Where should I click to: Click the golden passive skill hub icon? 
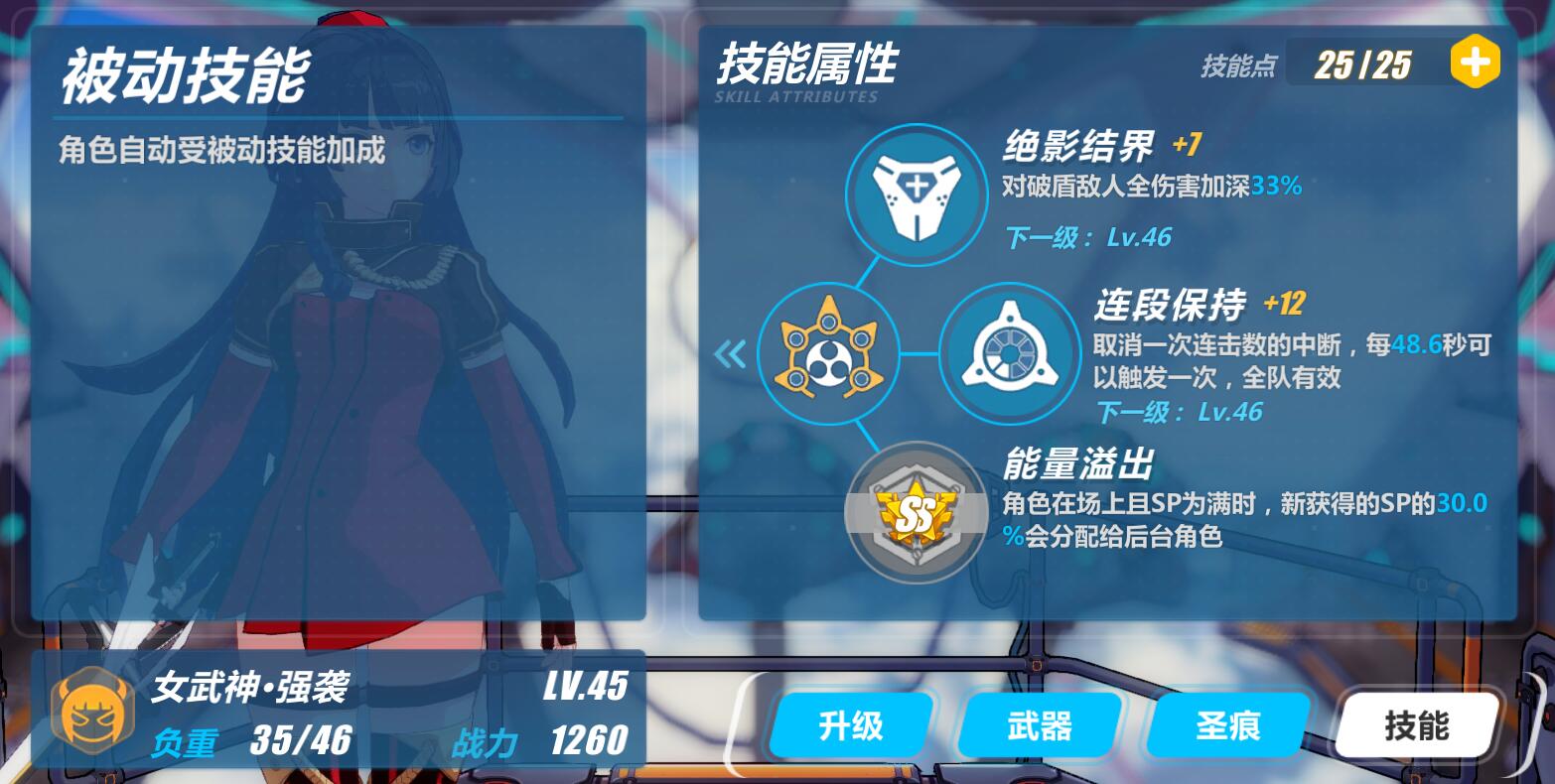[829, 353]
